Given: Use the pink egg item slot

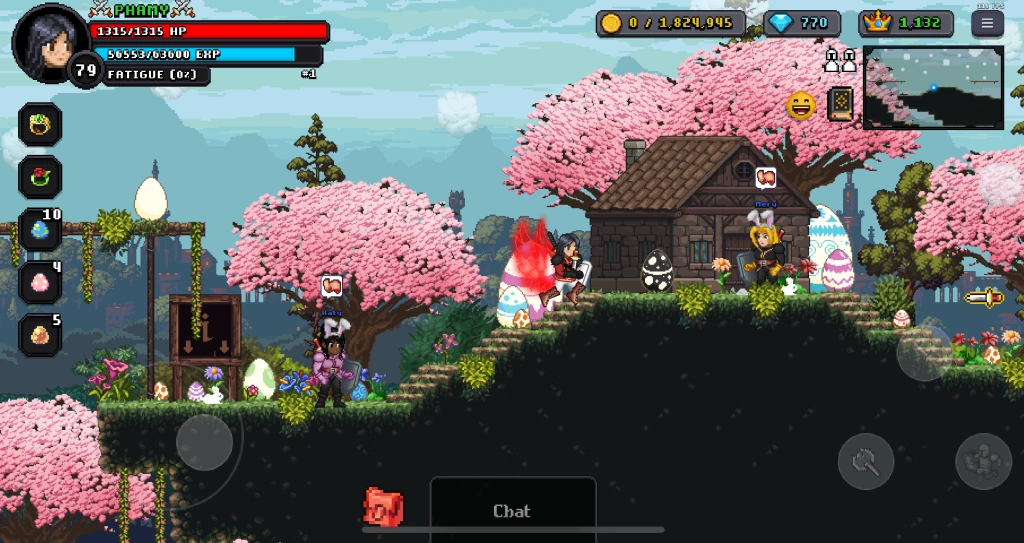Looking at the screenshot, I should [41, 283].
